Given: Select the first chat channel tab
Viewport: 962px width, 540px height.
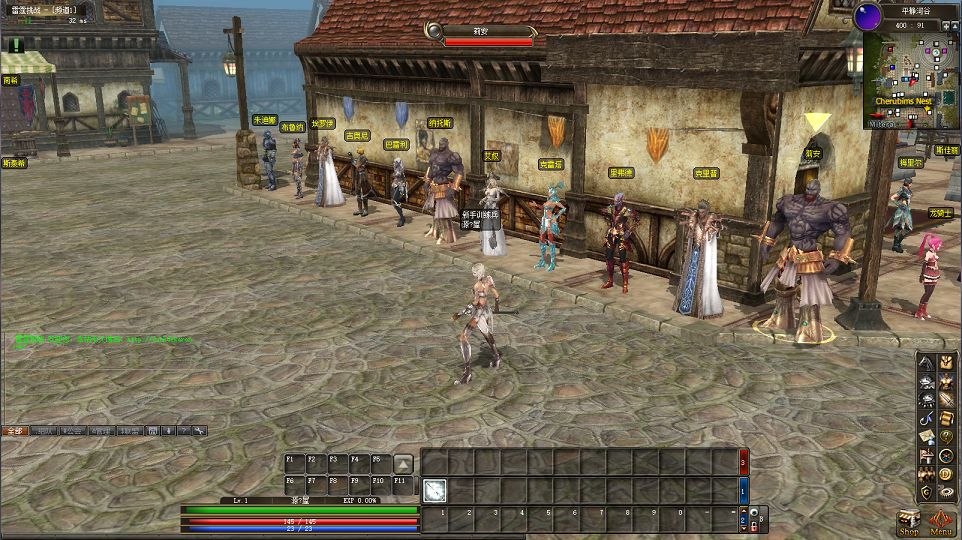Looking at the screenshot, I should [14, 431].
